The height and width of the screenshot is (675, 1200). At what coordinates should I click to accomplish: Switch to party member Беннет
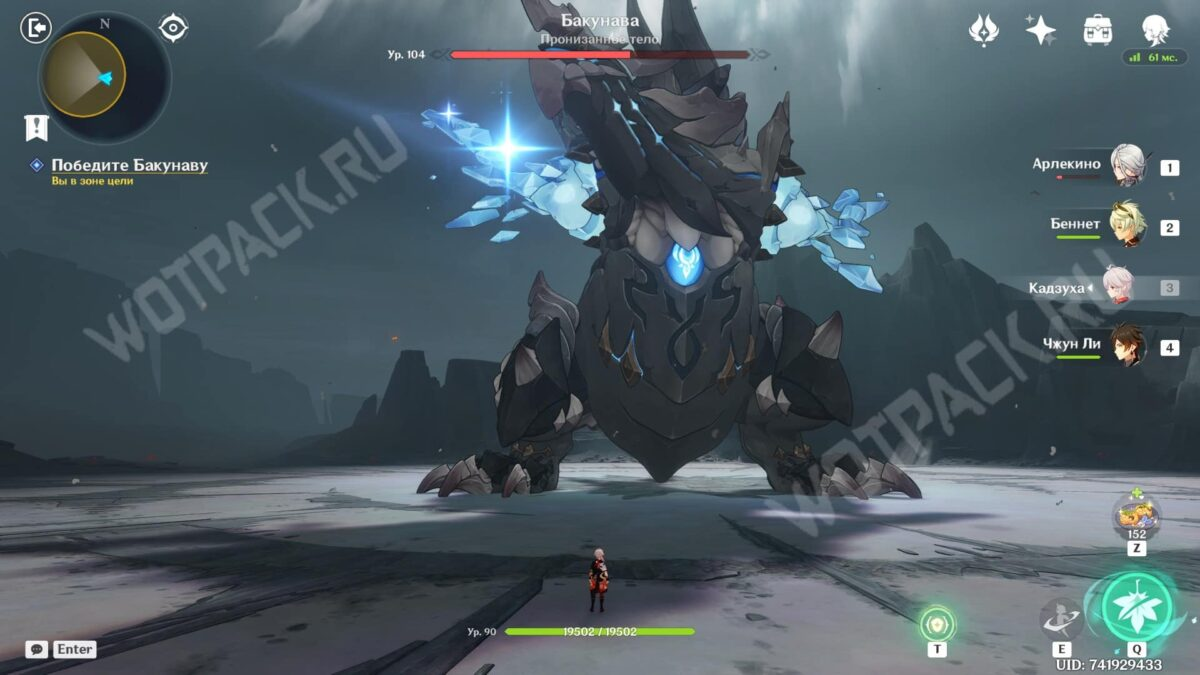pyautogui.click(x=1128, y=227)
